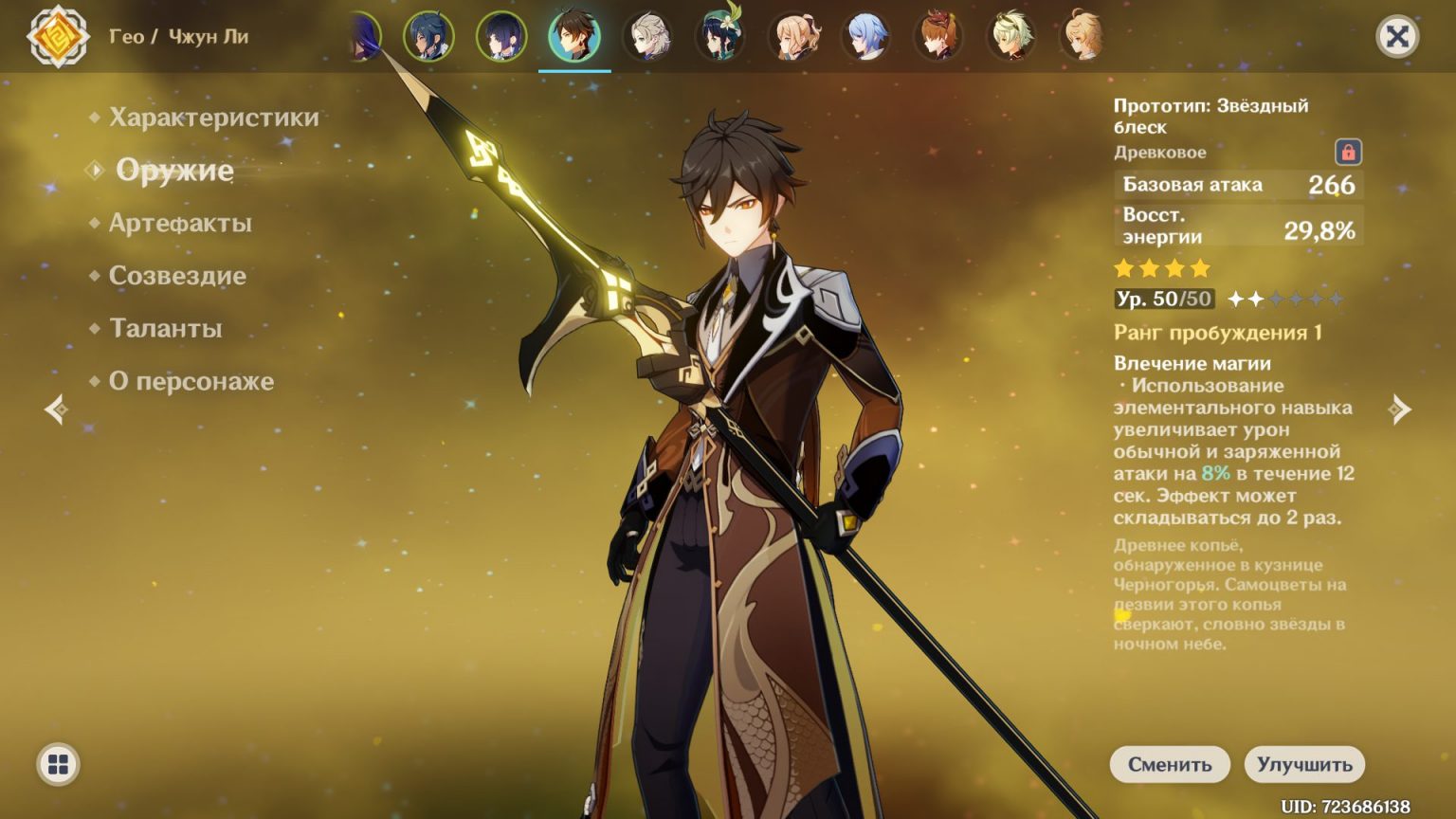Choose the blonde Traveler portrait
The width and height of the screenshot is (1456, 819).
[1083, 36]
